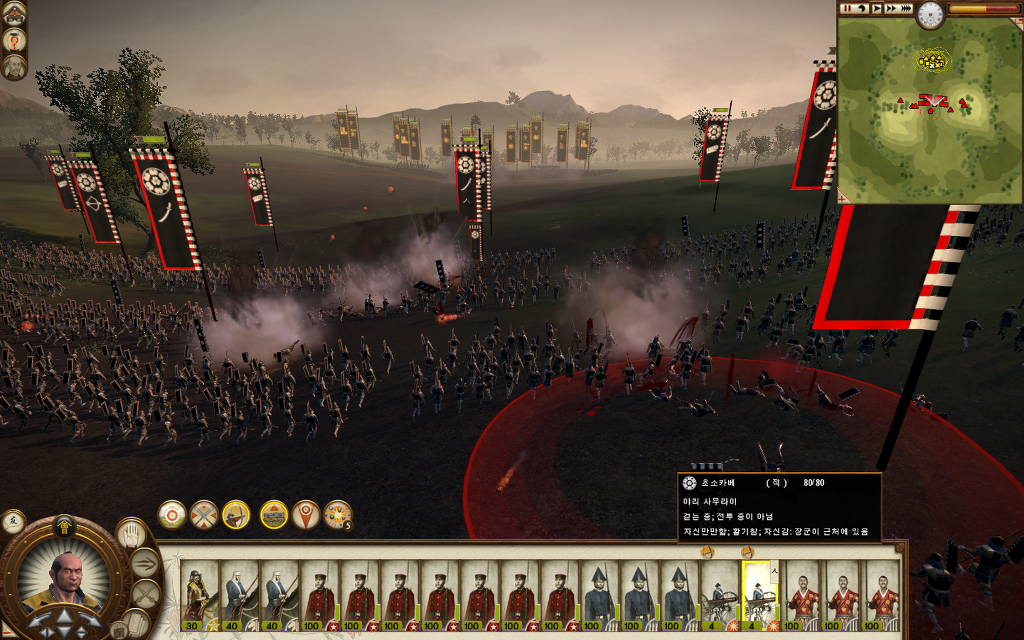1024x640 pixels.
Task: Click the top-left round portrait button
Action: pyautogui.click(x=14, y=13)
